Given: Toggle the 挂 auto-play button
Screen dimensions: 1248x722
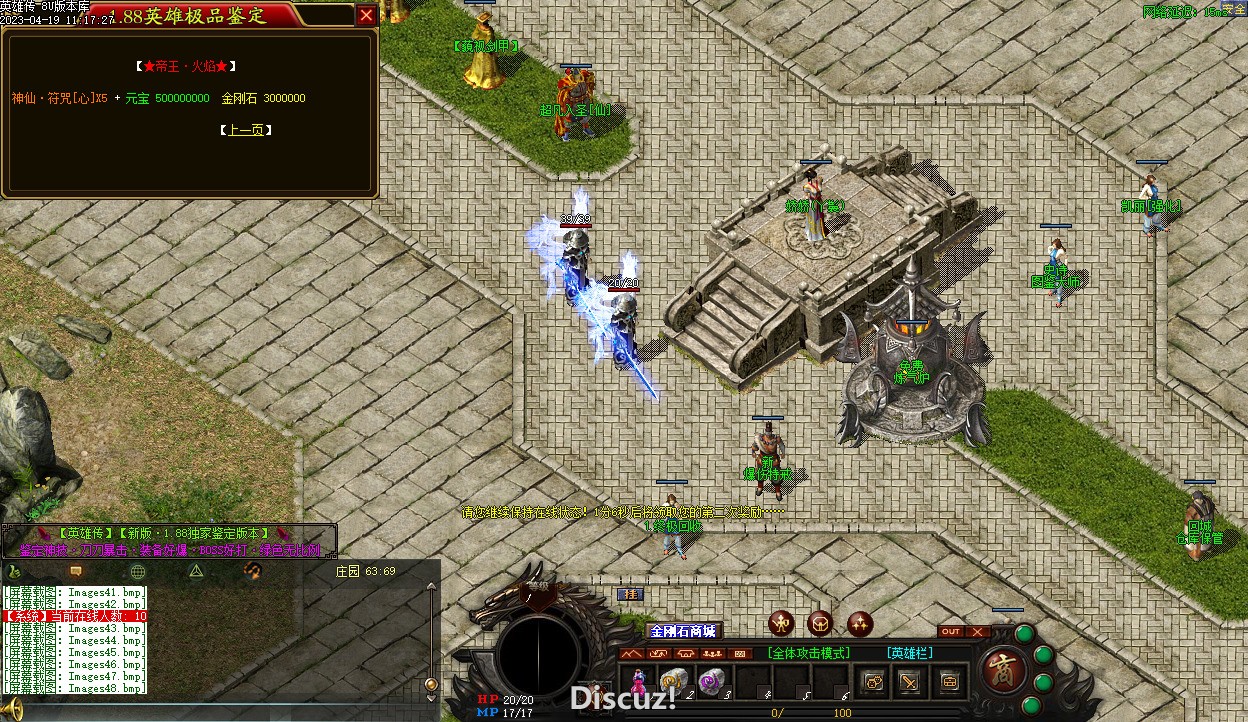Looking at the screenshot, I should 629,594.
